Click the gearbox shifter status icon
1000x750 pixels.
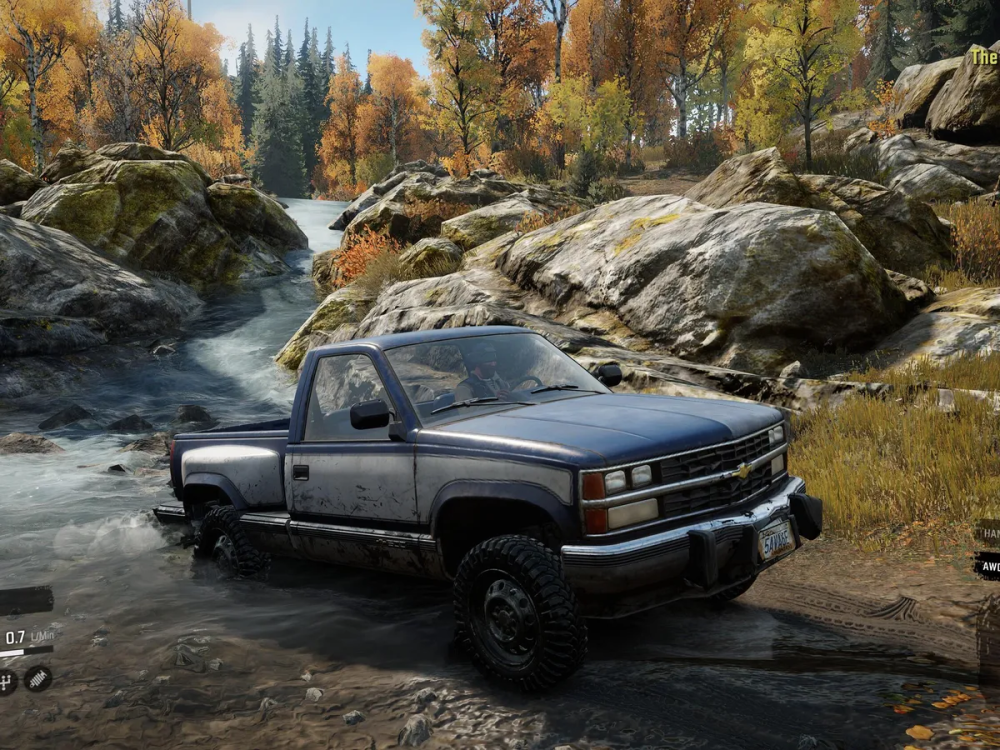(x=5, y=681)
